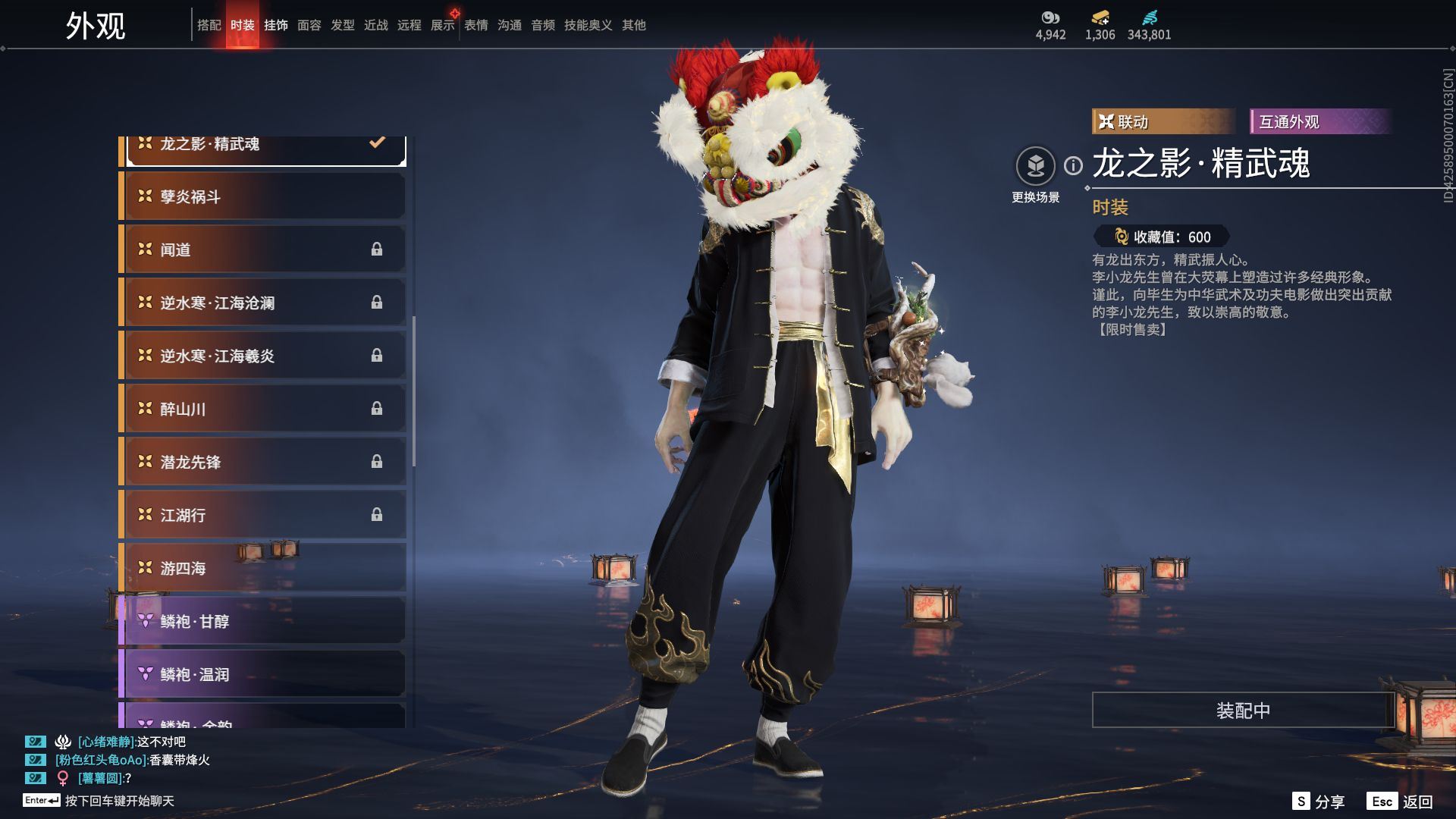The width and height of the screenshot is (1456, 819).
Task: Select the 发型 hairstyle tab
Action: (x=343, y=25)
